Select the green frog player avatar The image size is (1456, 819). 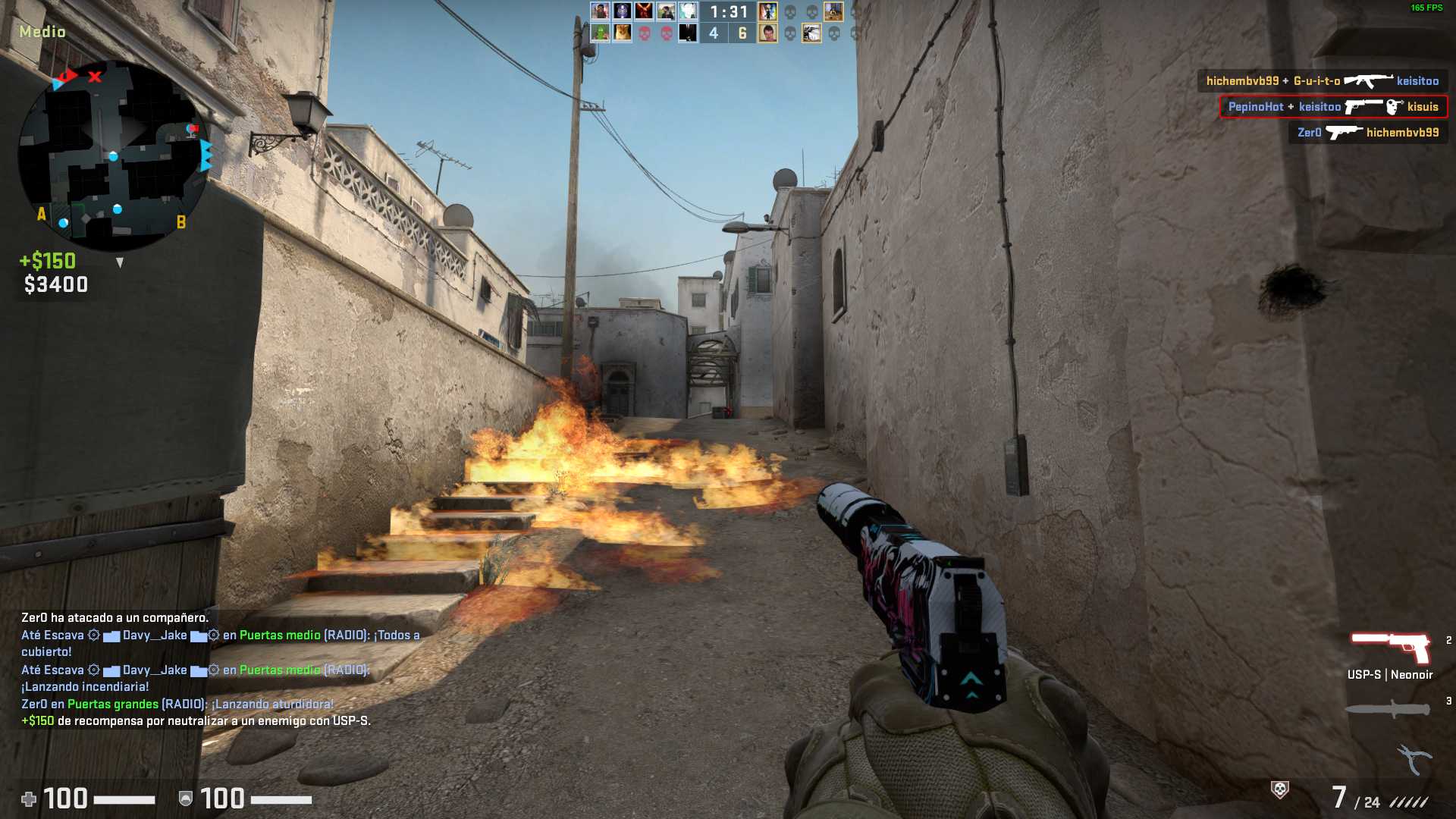point(600,33)
